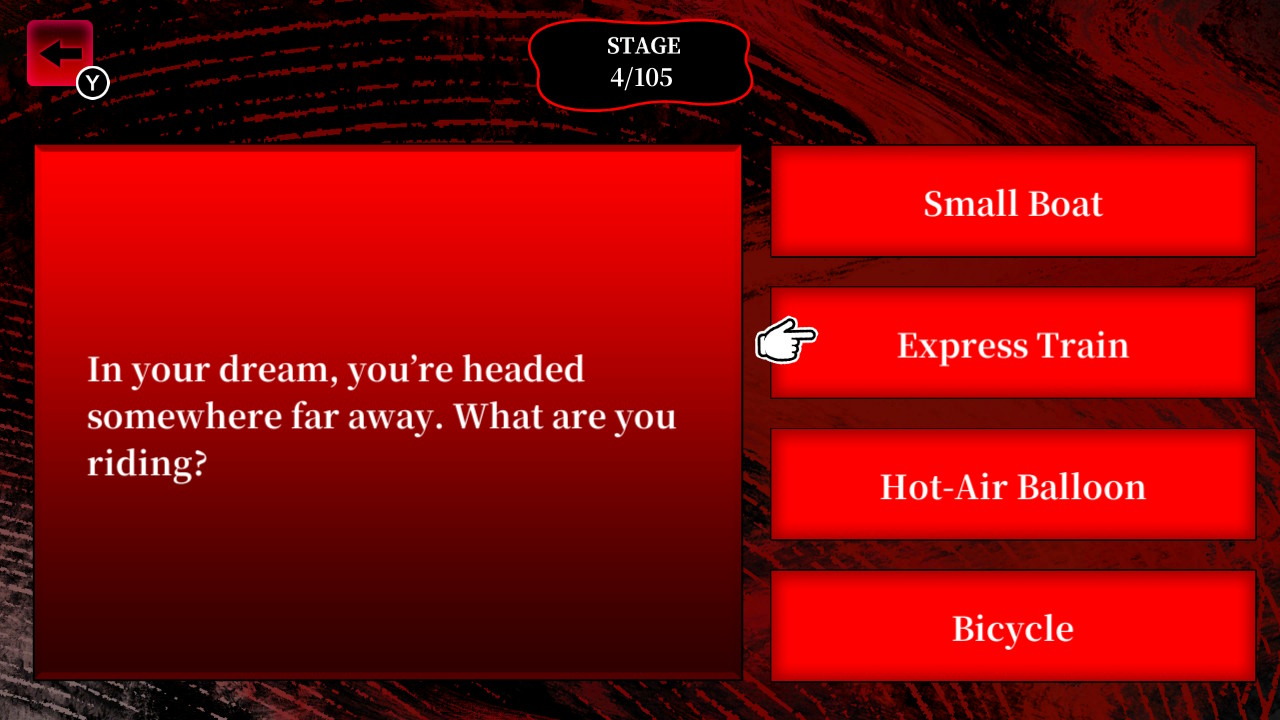Click the third answer from the top

(1013, 487)
